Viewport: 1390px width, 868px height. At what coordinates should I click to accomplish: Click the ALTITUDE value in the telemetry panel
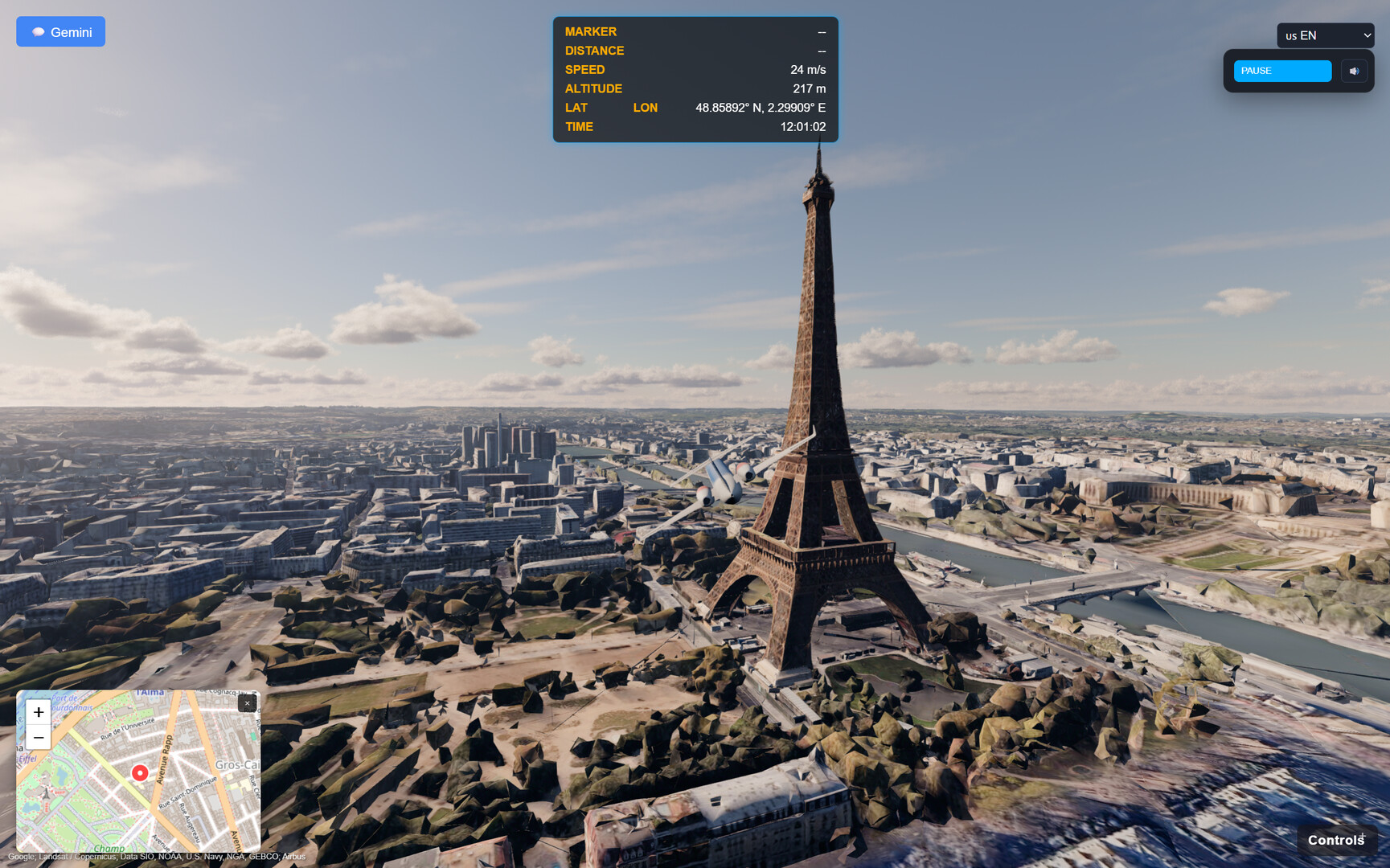click(808, 88)
